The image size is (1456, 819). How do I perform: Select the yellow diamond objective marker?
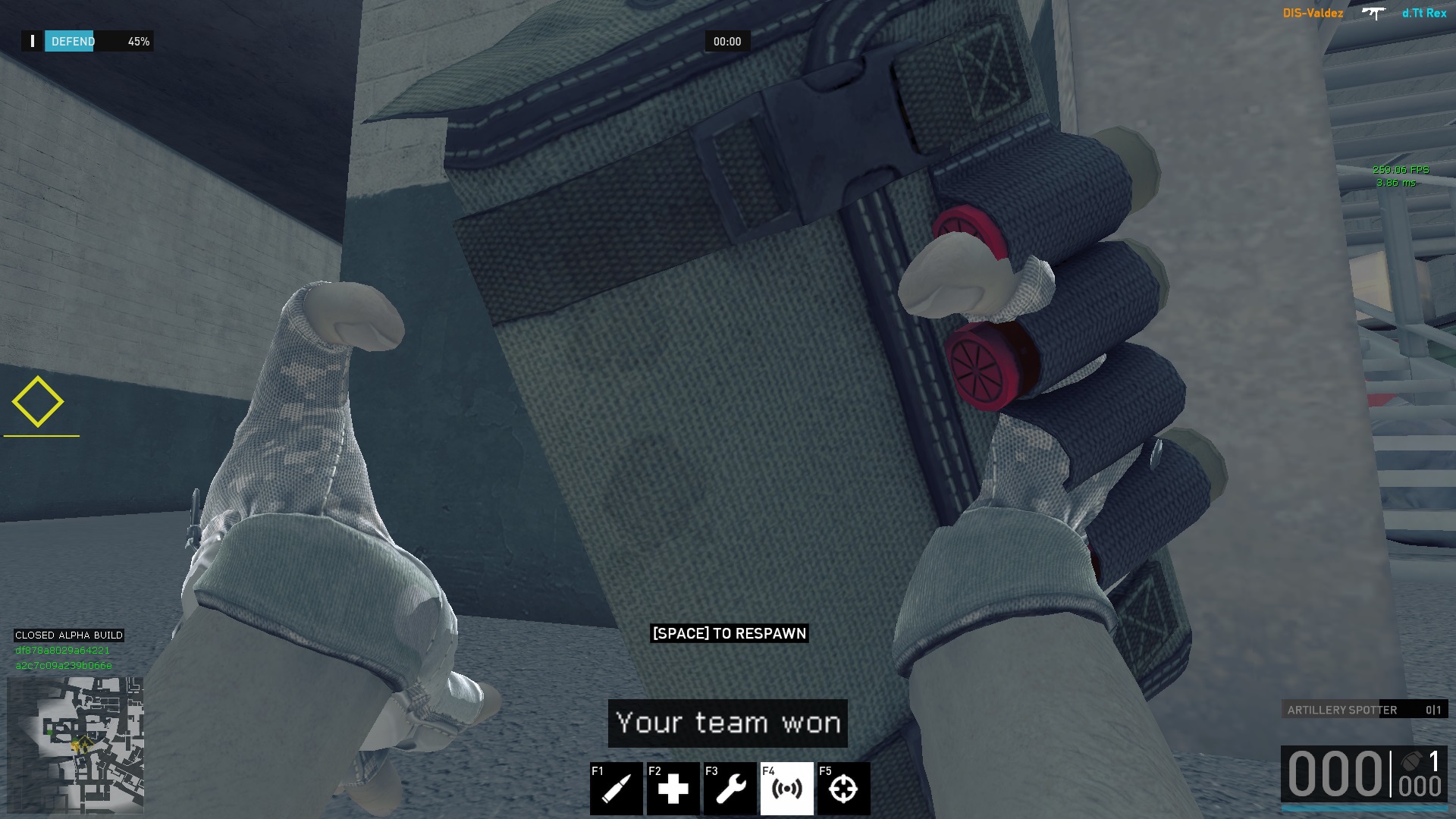tap(38, 402)
